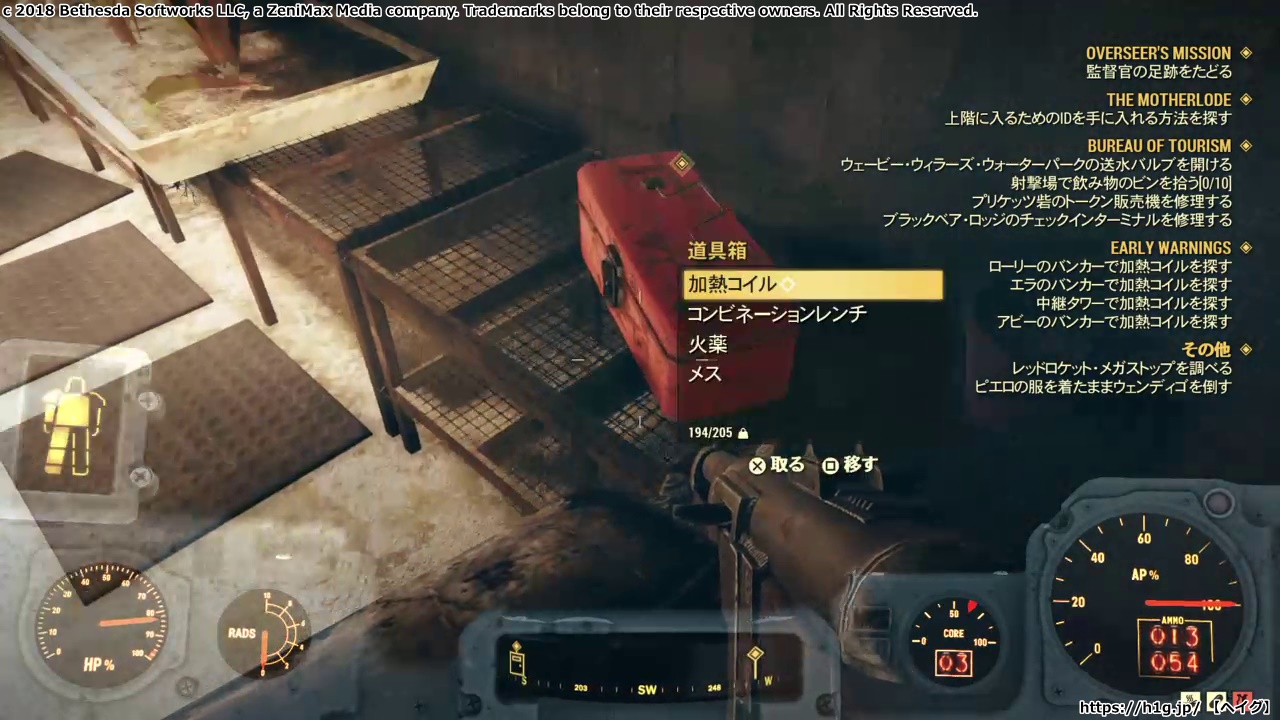
Task: Select THE MOTHERLODE quest tracker
Action: point(1168,100)
